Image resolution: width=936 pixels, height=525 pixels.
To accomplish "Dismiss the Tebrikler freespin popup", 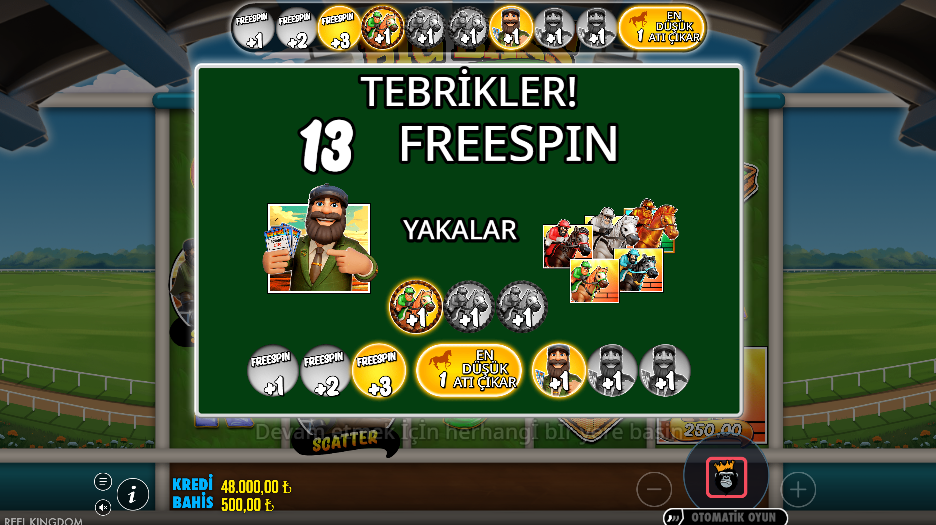I will pos(468,240).
